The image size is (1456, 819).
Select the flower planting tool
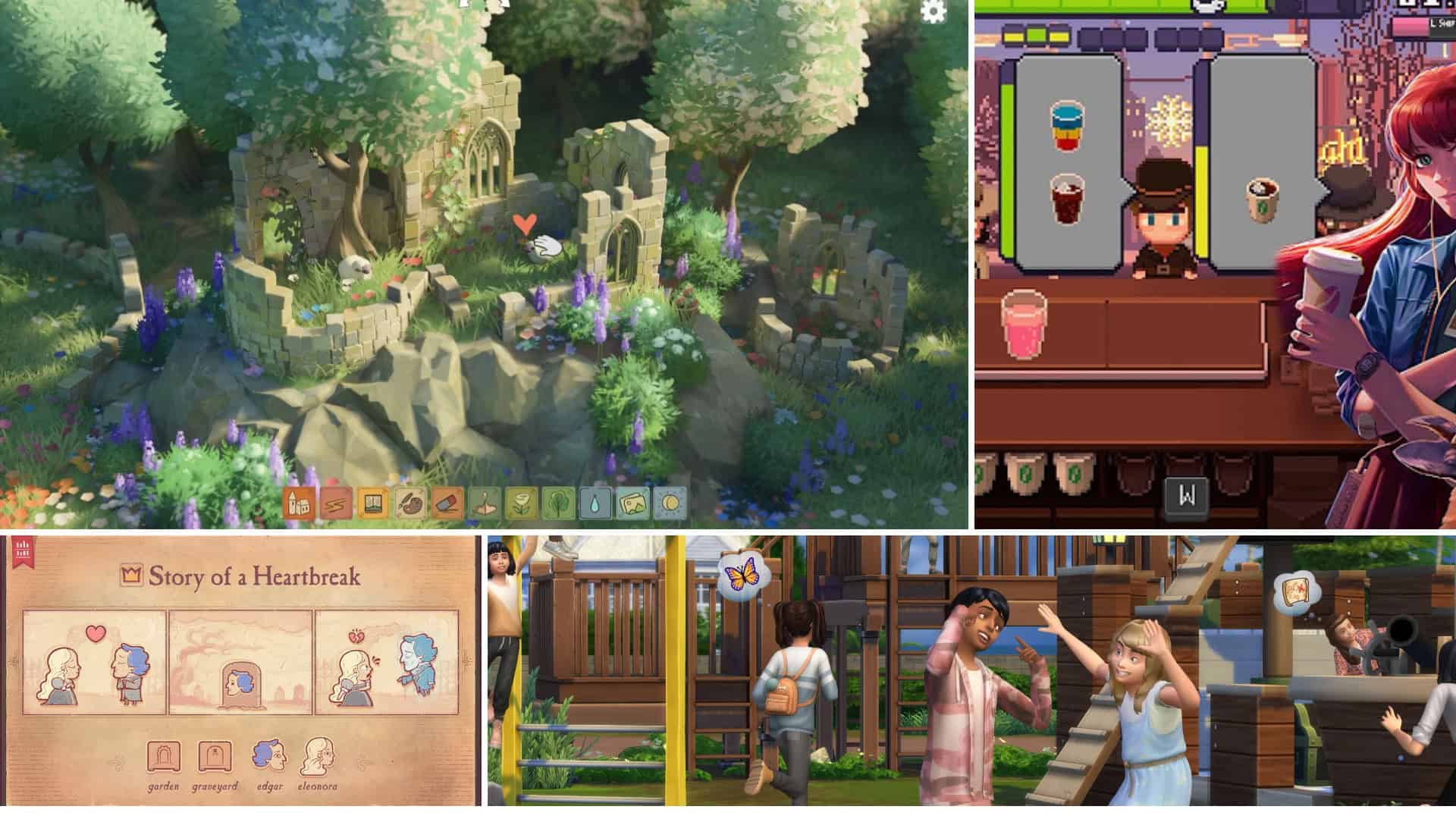(520, 502)
